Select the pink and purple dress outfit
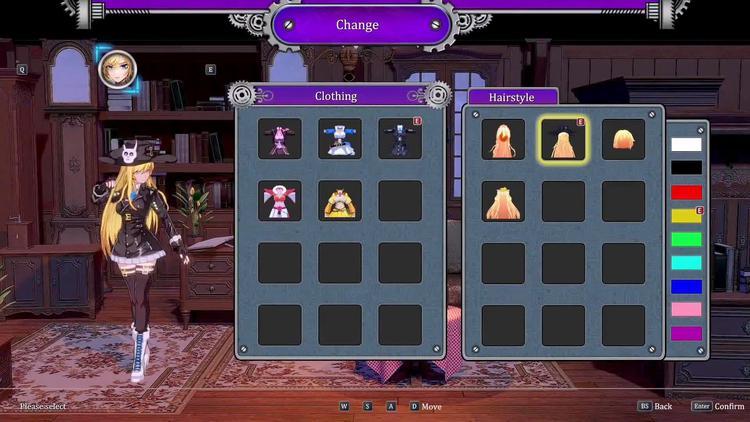Image resolution: width=750 pixels, height=422 pixels. [280, 140]
